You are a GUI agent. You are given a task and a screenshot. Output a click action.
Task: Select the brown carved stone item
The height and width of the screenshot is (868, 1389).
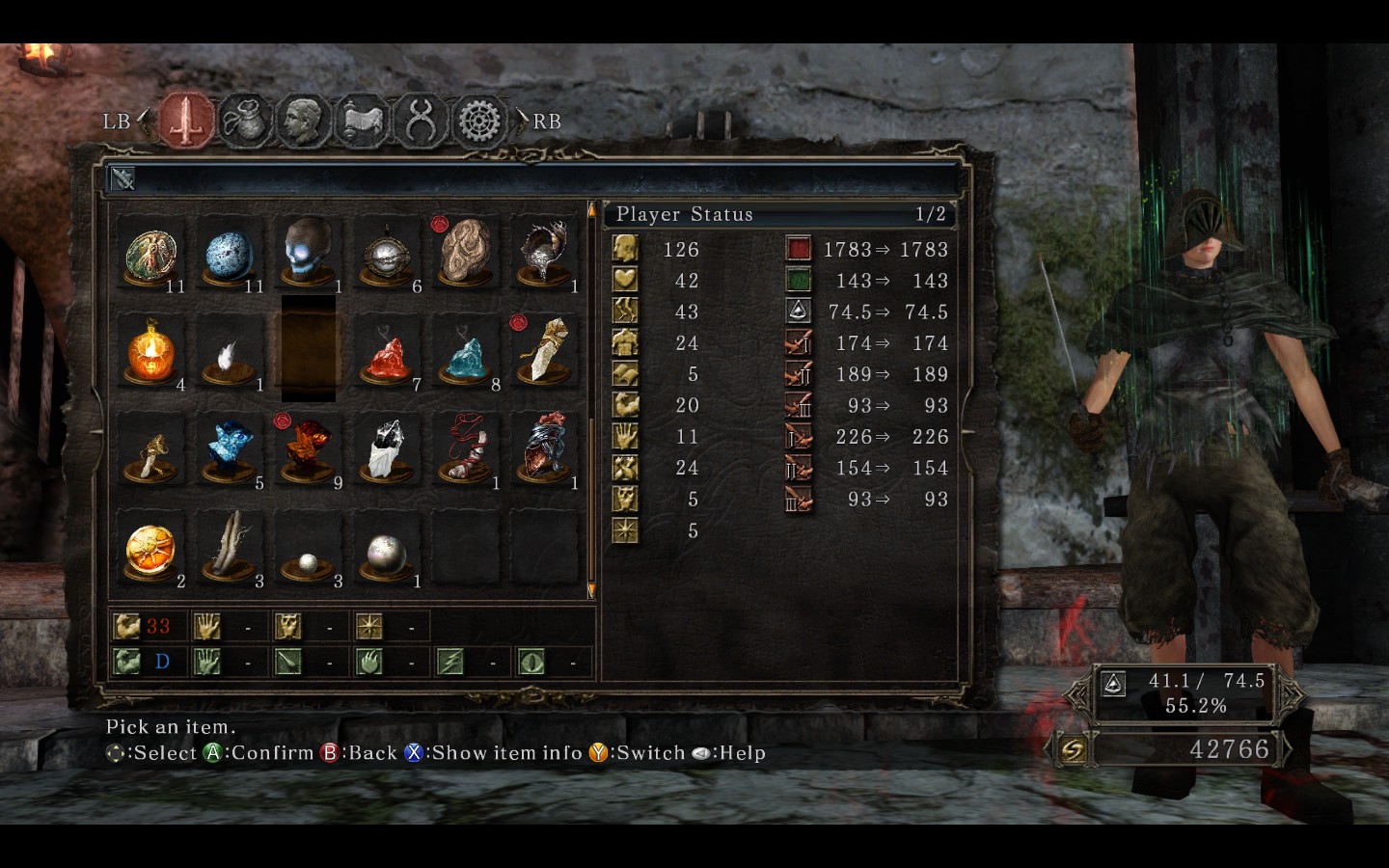[466, 251]
